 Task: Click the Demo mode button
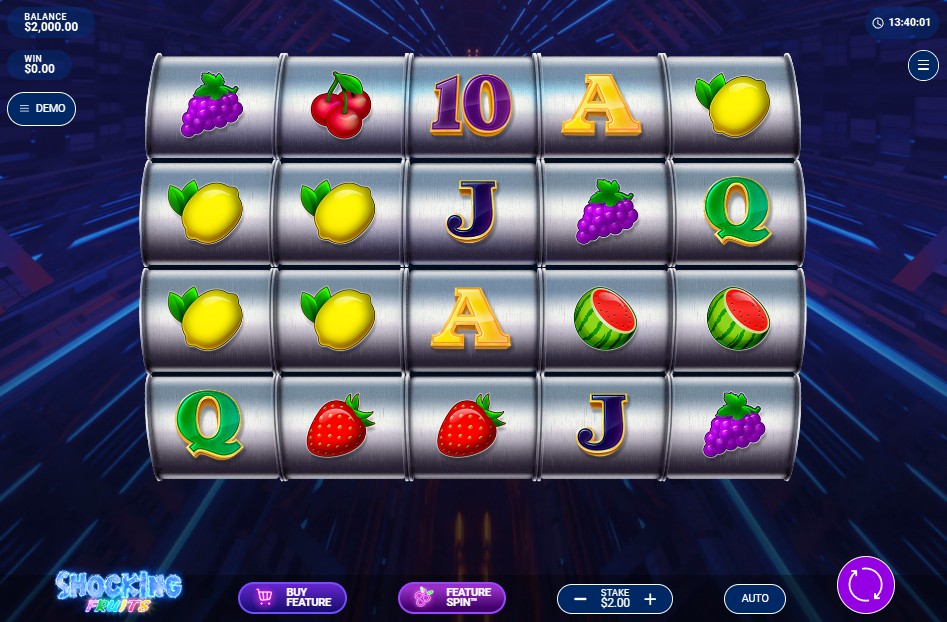(42, 109)
